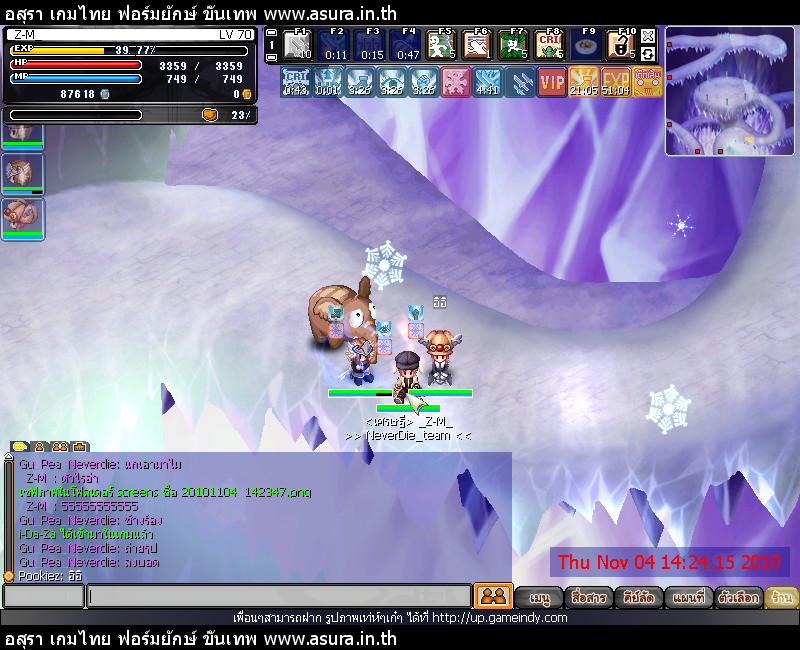Select the red VIP buff icon
Screen dimensions: 800x650
click(551, 82)
